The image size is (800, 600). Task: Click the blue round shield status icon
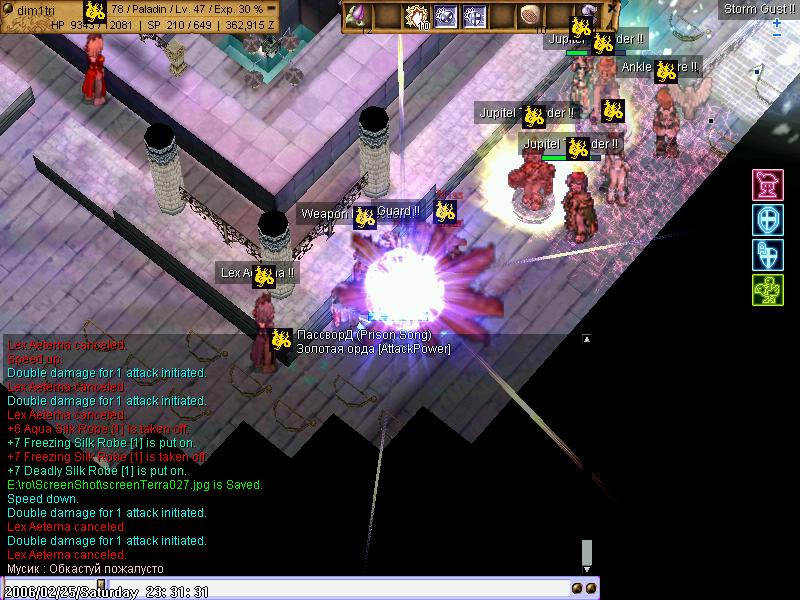point(767,220)
